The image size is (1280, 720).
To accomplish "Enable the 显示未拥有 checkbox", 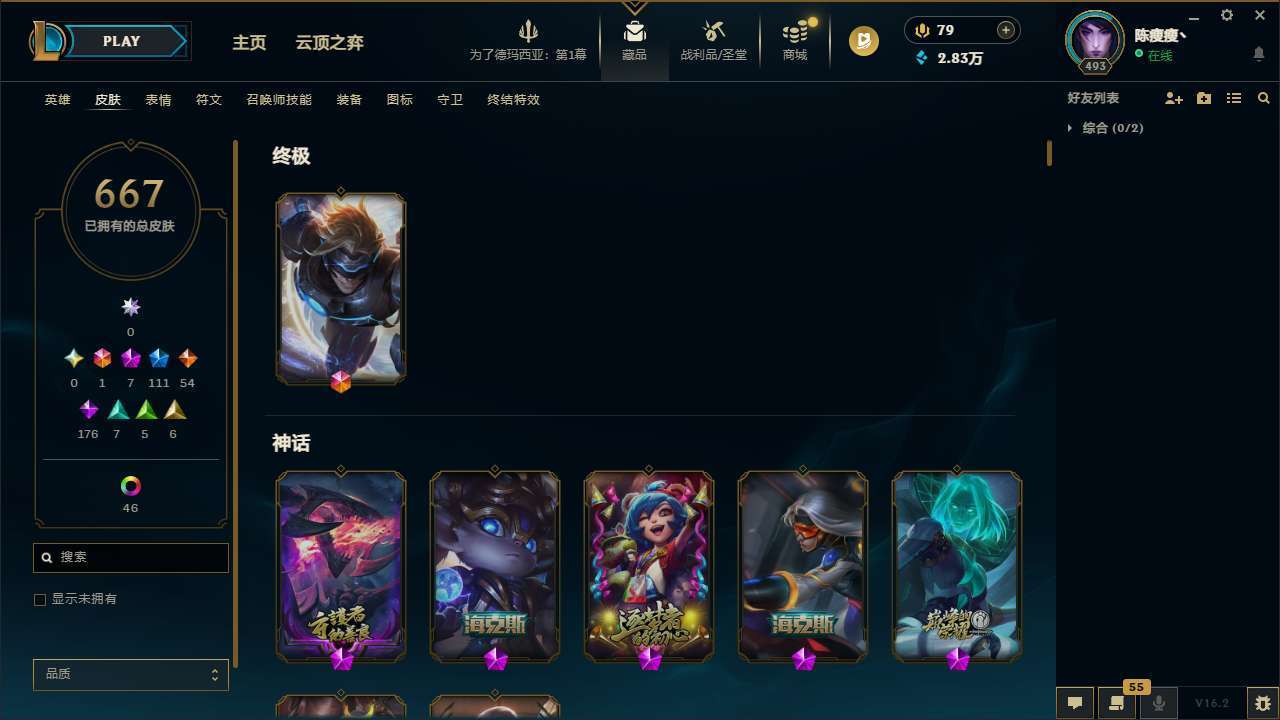I will [40, 599].
